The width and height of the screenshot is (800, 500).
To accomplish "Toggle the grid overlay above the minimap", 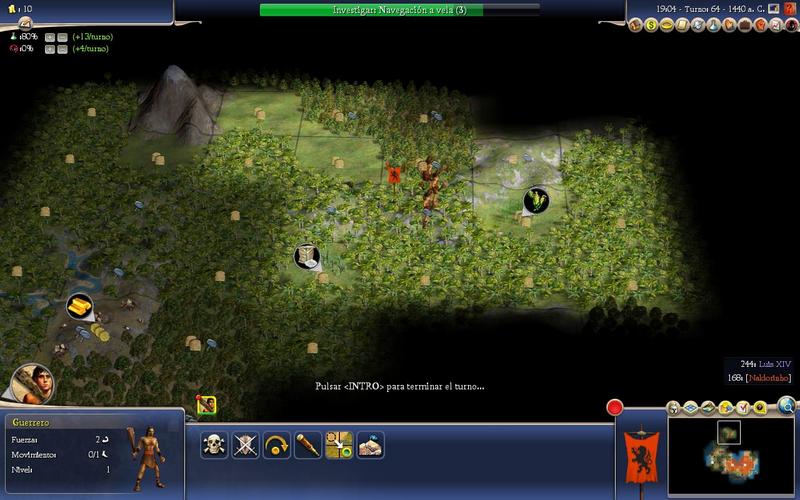I will [690, 408].
